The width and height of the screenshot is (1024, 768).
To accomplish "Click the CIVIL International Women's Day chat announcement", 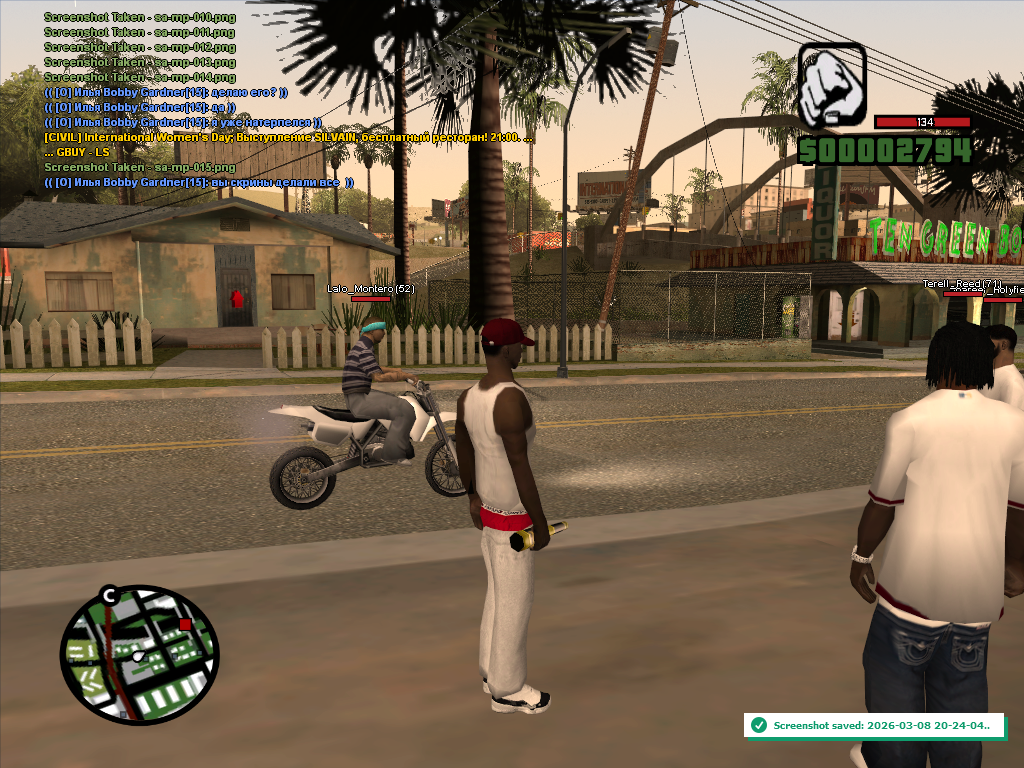I will (x=288, y=137).
